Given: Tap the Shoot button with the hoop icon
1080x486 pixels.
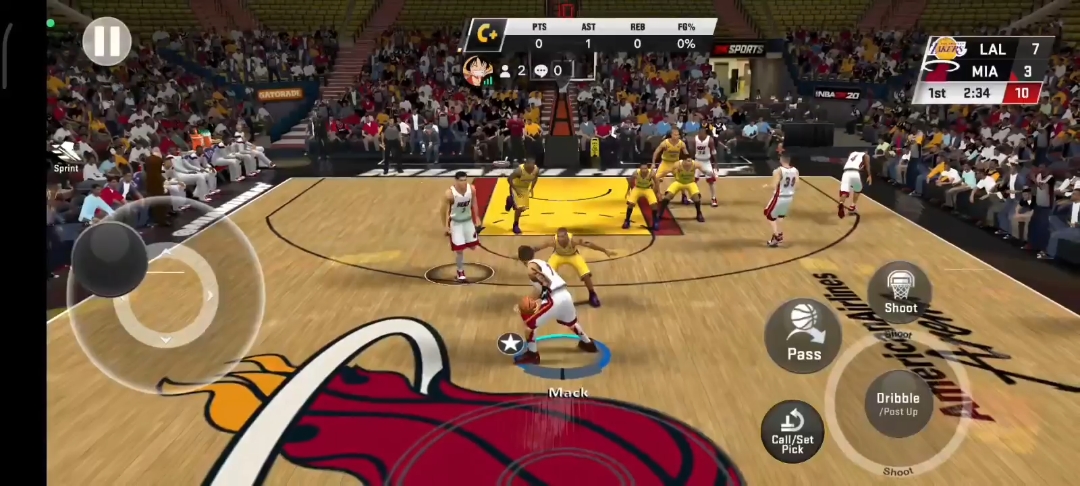Looking at the screenshot, I should click(900, 293).
